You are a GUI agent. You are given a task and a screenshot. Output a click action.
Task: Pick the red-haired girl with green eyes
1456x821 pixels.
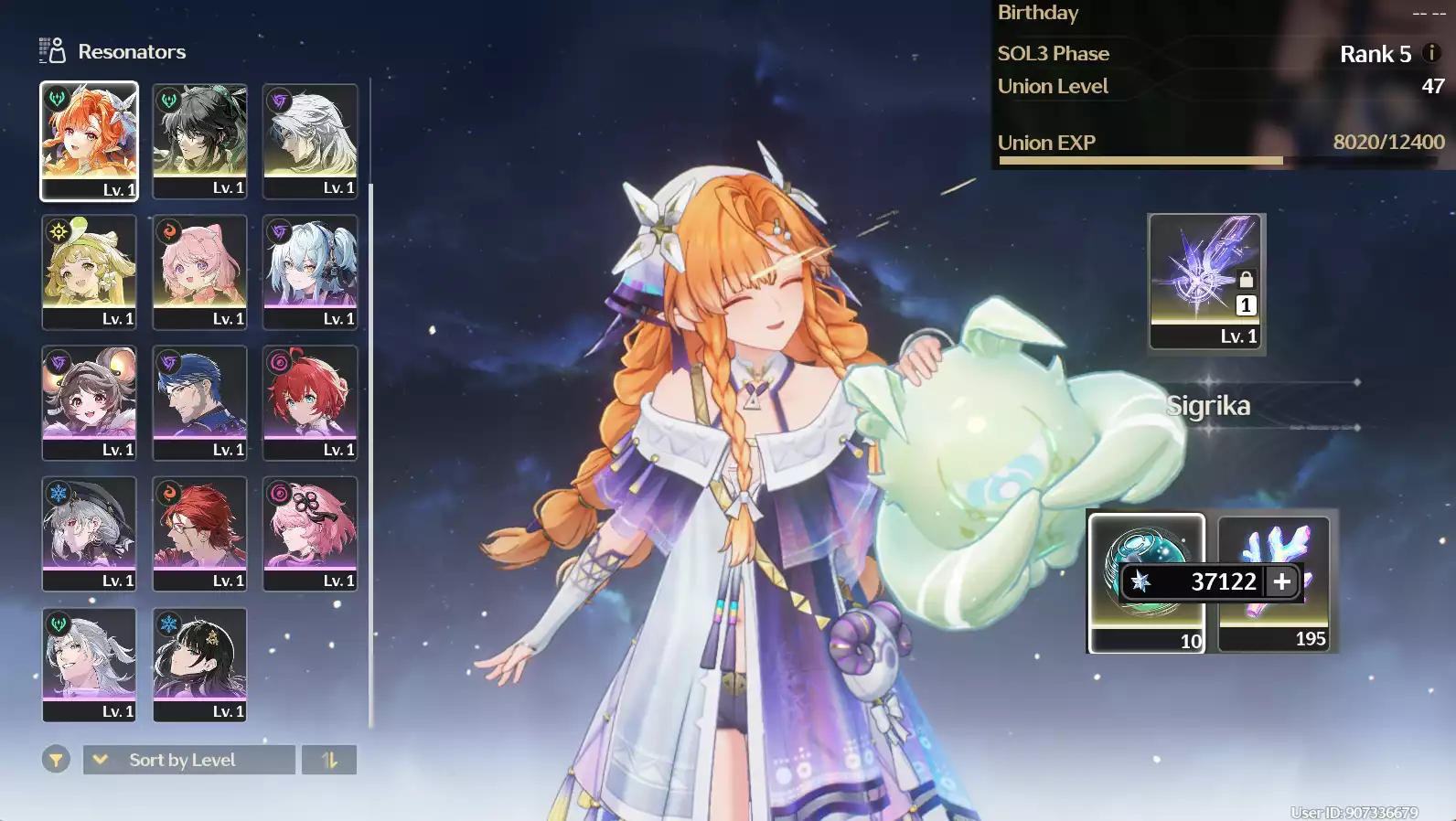click(x=310, y=402)
